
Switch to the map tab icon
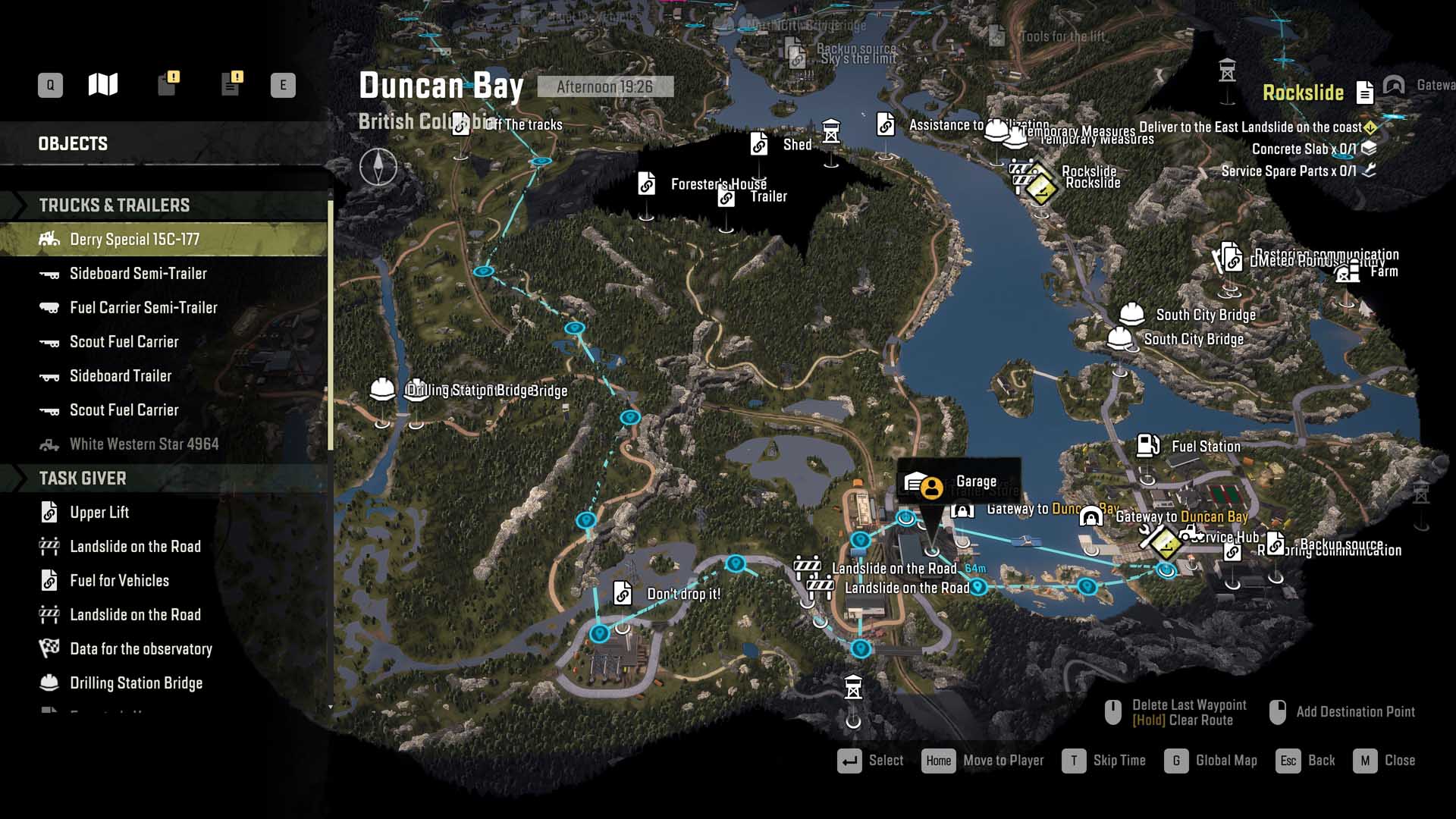[x=103, y=84]
